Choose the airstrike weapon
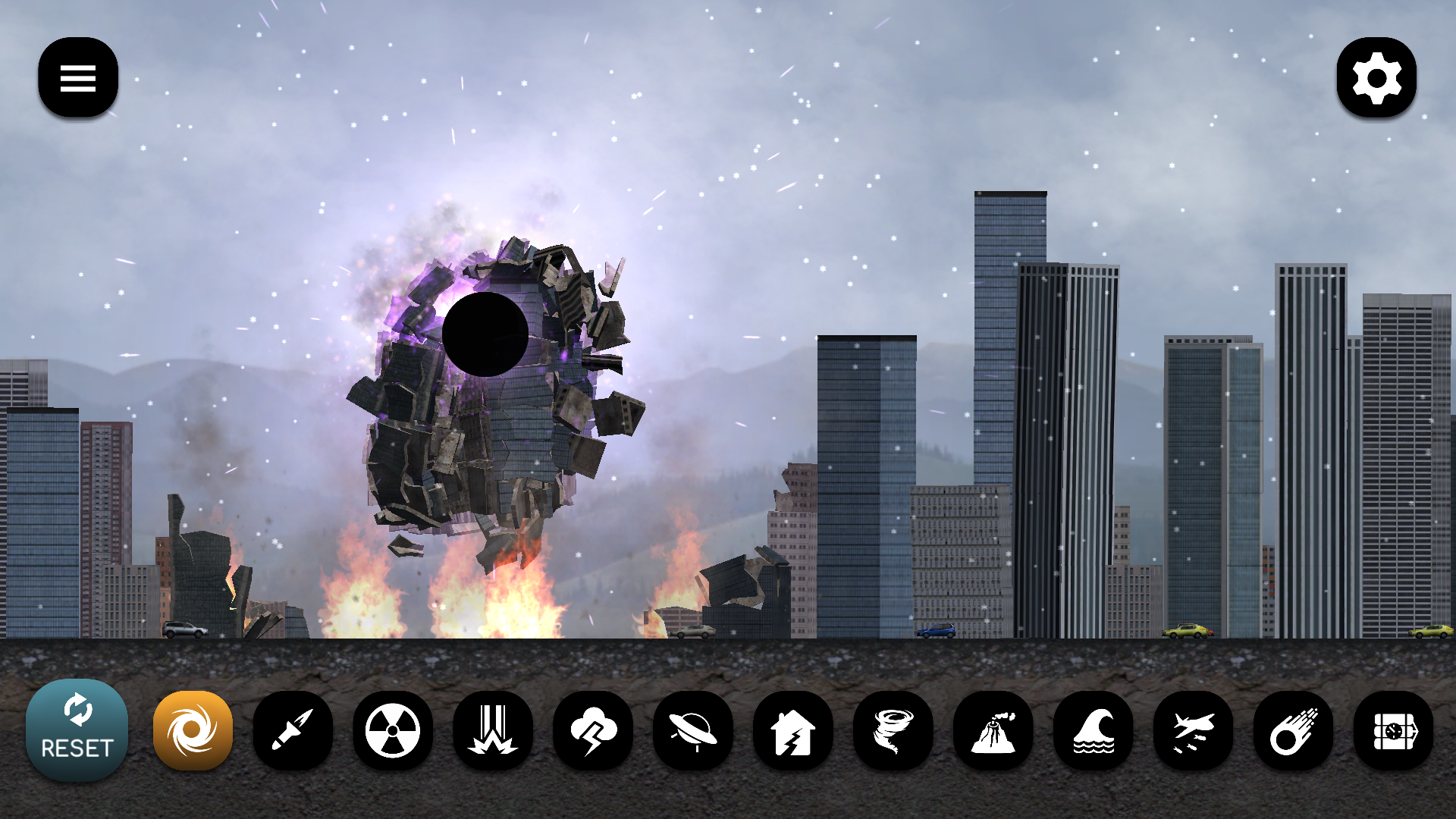 (494, 730)
